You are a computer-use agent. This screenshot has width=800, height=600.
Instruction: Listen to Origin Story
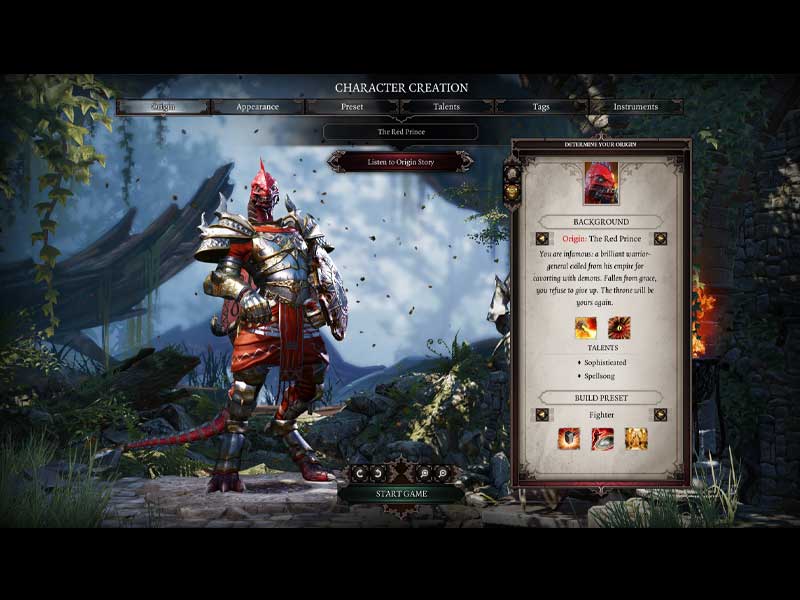[x=400, y=162]
